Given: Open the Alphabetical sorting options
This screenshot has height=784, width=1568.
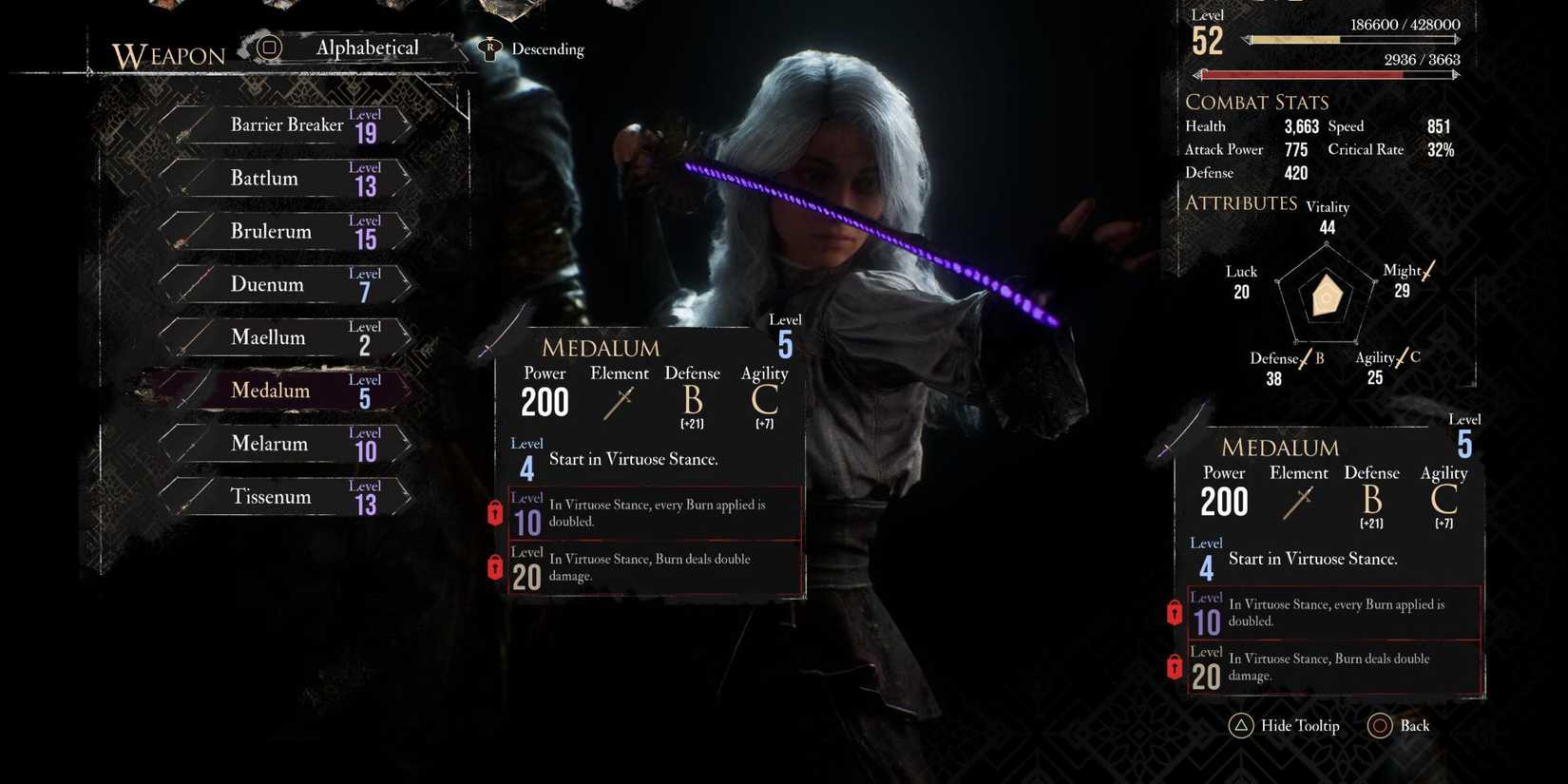Looking at the screenshot, I should tap(367, 48).
